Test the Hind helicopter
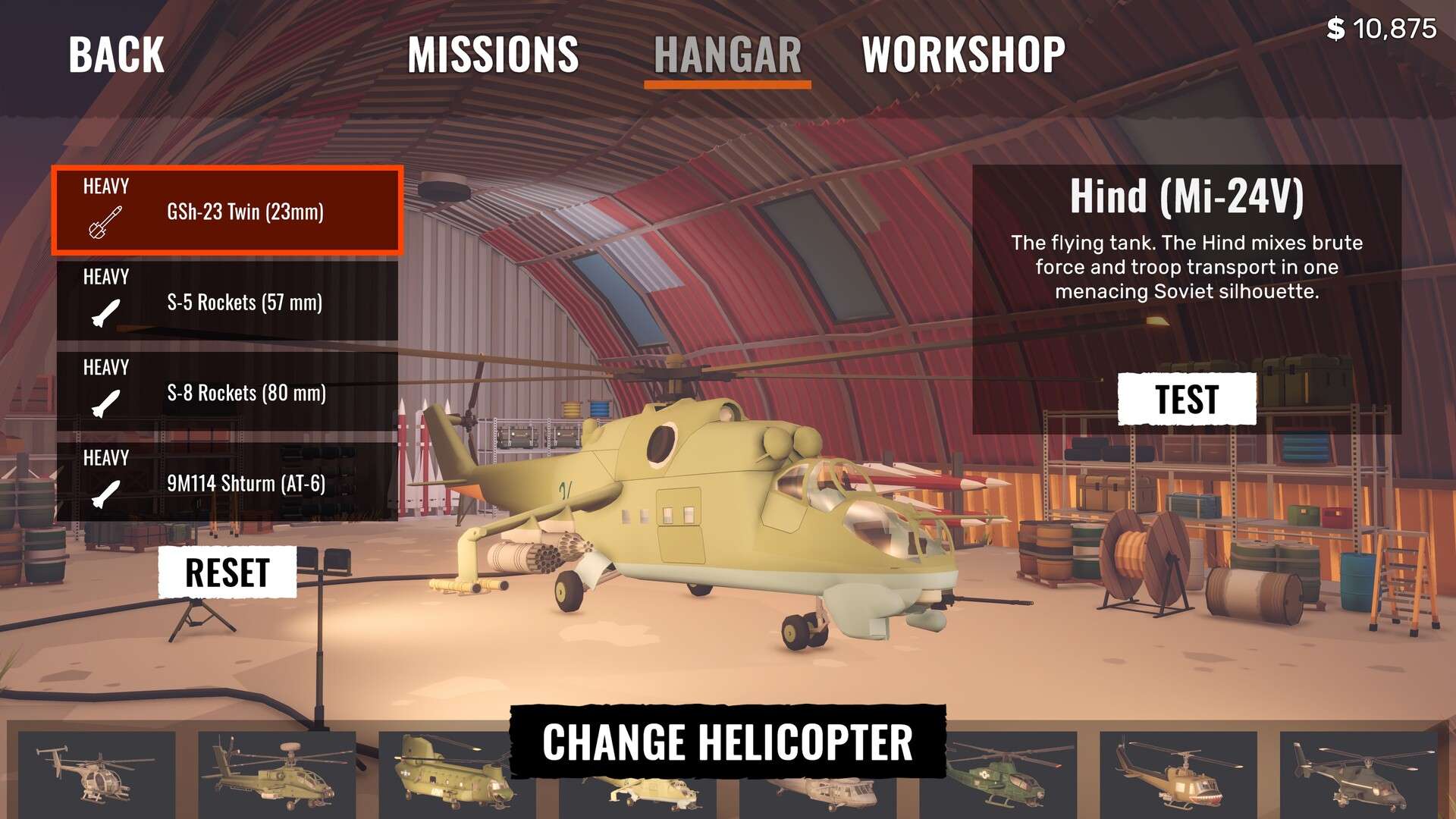Screen dimensions: 1456x819 (1187, 400)
